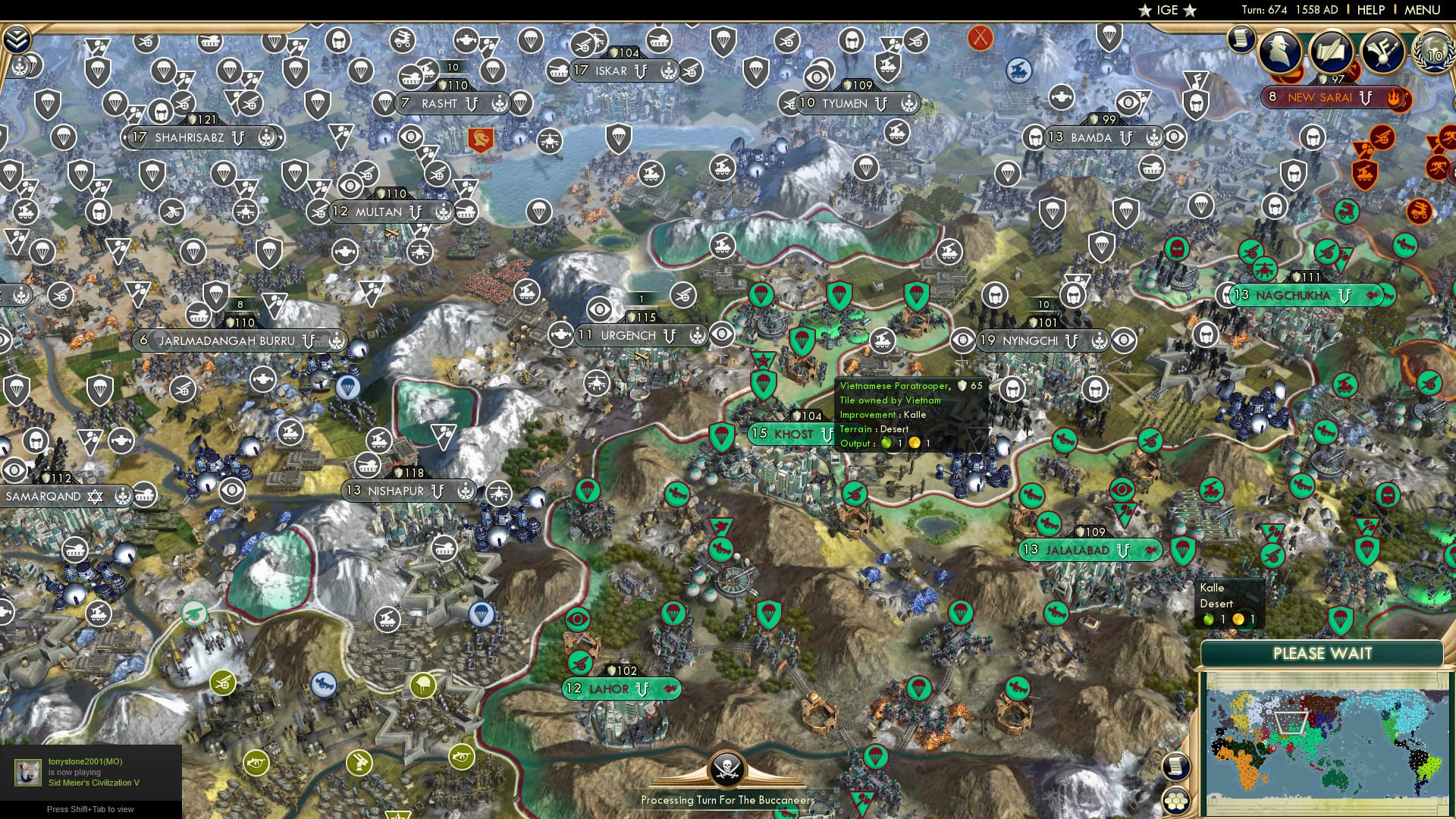
Task: Collapse notifications with the double-chevron icon top-left
Action: pyautogui.click(x=17, y=39)
